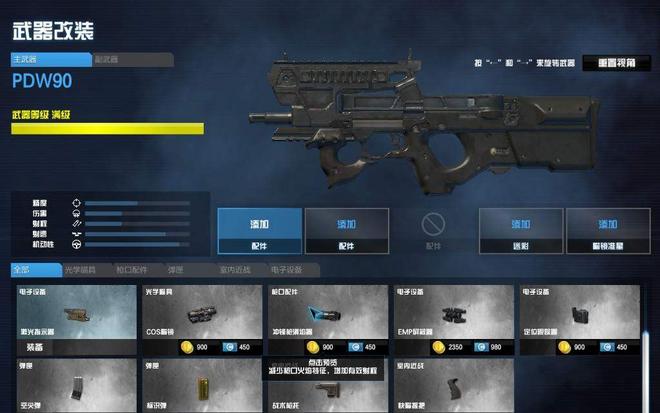This screenshot has width=660, height=413.
Task: Choose the 电子设备 electronics tab
Action: tap(290, 270)
